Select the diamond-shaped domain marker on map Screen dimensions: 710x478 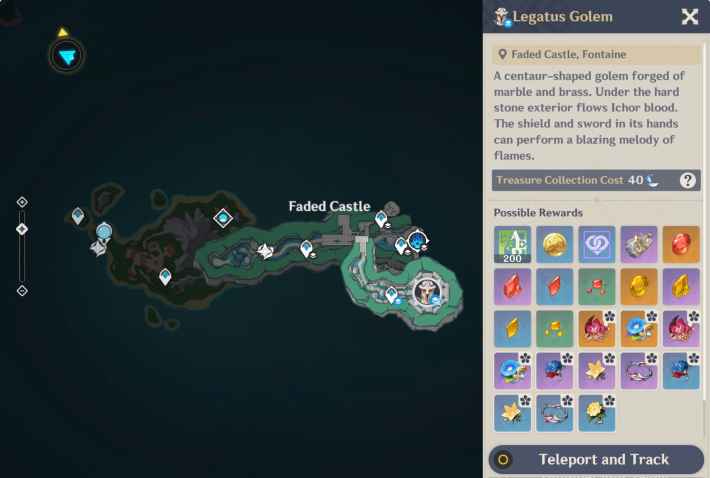coord(223,217)
